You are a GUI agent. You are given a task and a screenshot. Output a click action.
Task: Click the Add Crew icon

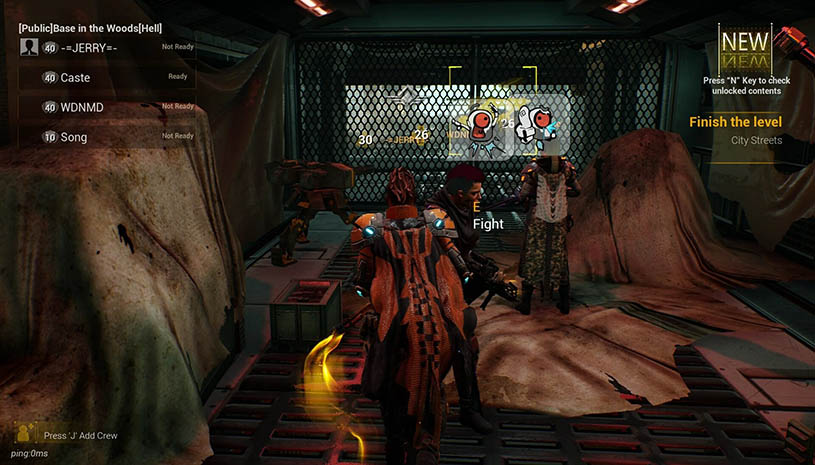[26, 434]
